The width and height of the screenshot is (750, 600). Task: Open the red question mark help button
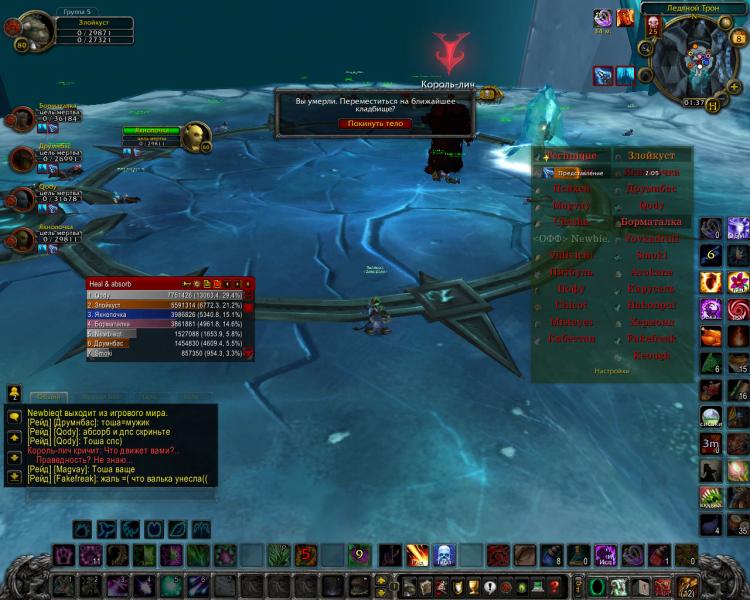tap(554, 586)
